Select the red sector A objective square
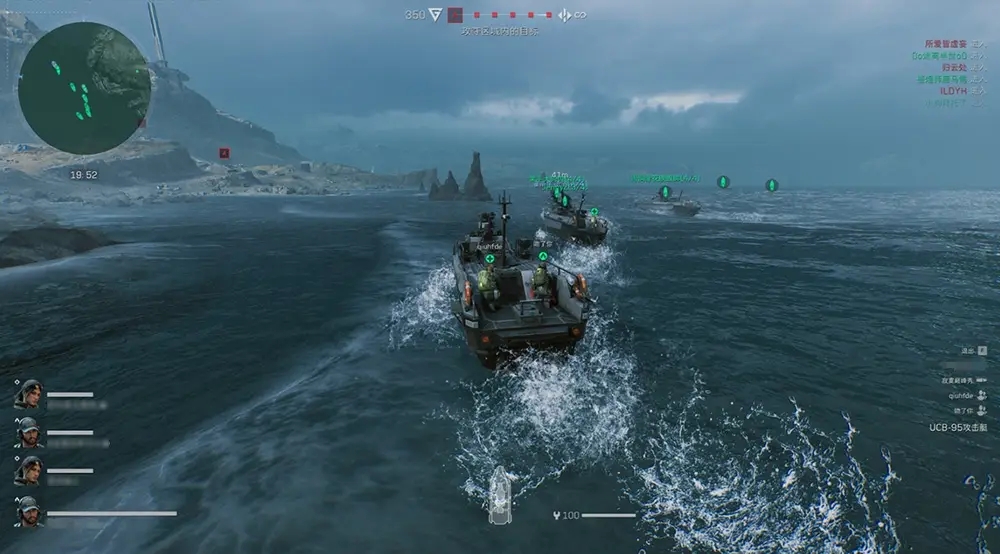This screenshot has height=554, width=1000. coord(455,15)
